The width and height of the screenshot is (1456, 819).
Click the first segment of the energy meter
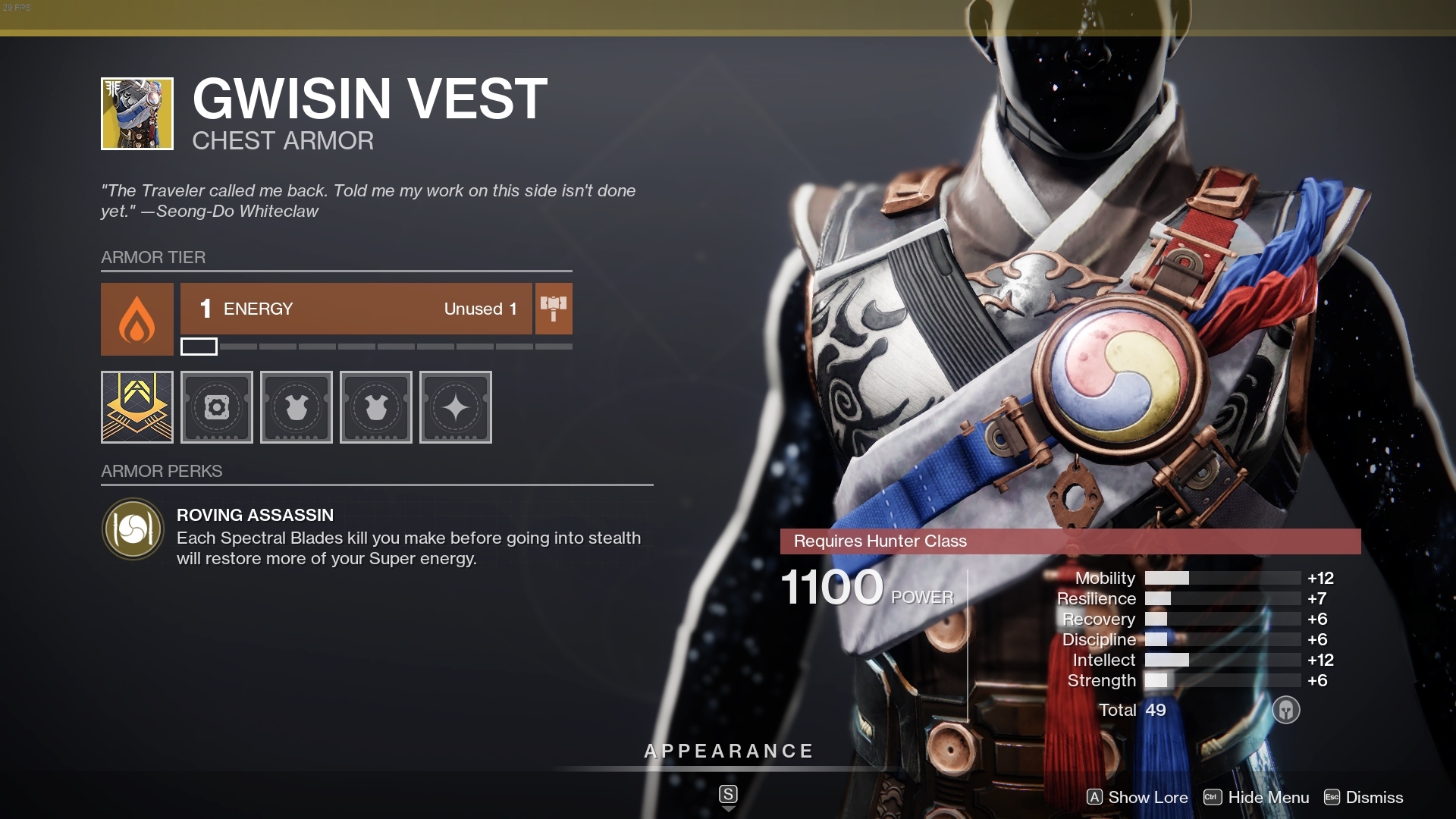[x=200, y=347]
